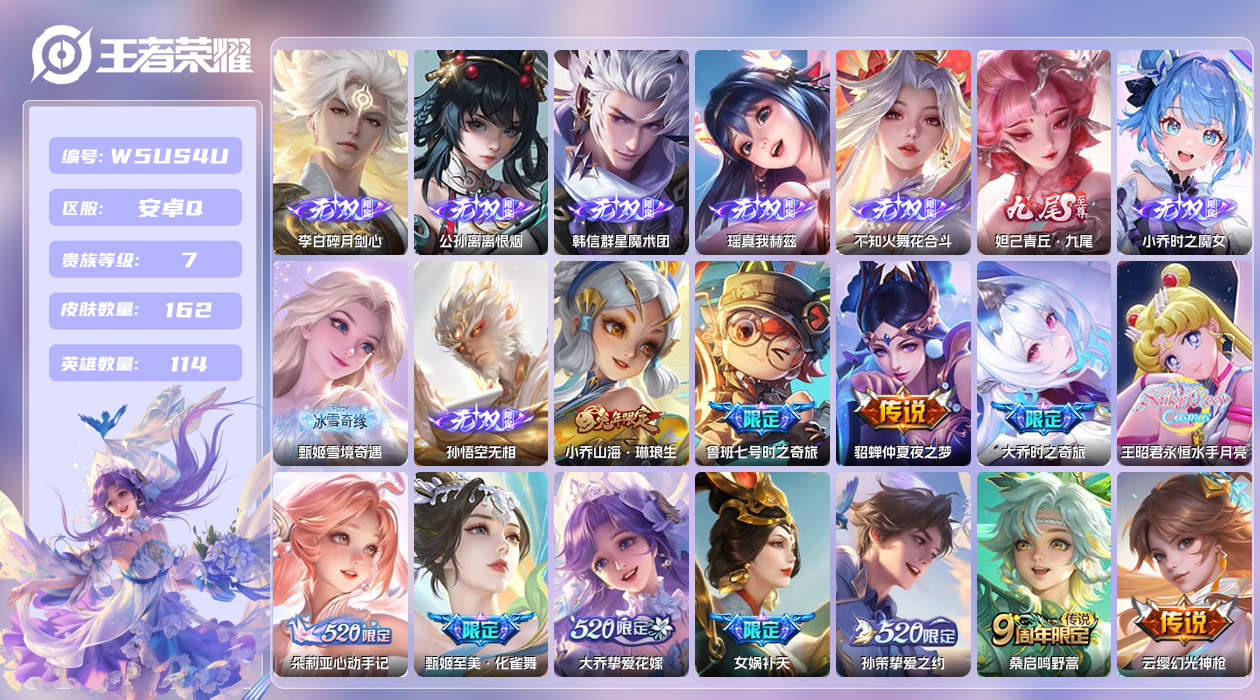The image size is (1260, 700).
Task: Select the 貂蝉仲夏夜之梦 skin card
Action: click(x=903, y=363)
